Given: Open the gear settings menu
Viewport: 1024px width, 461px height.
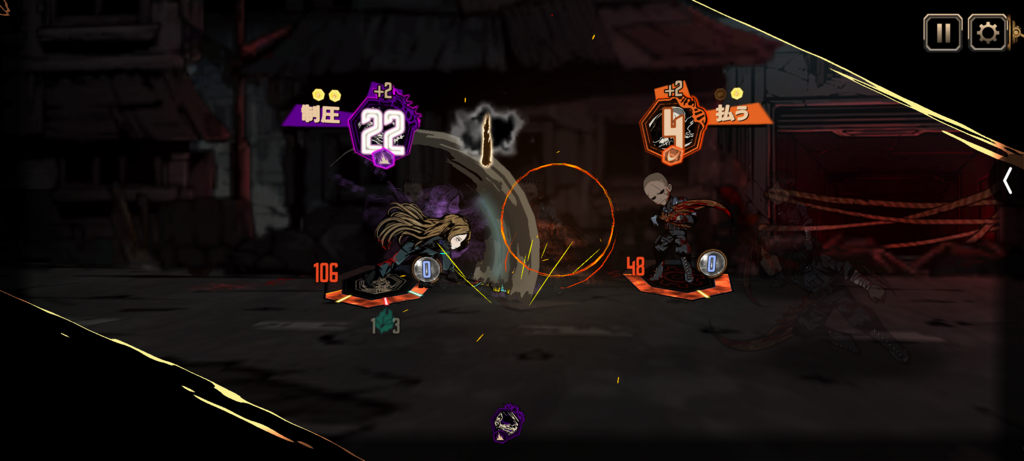Looking at the screenshot, I should click(987, 32).
